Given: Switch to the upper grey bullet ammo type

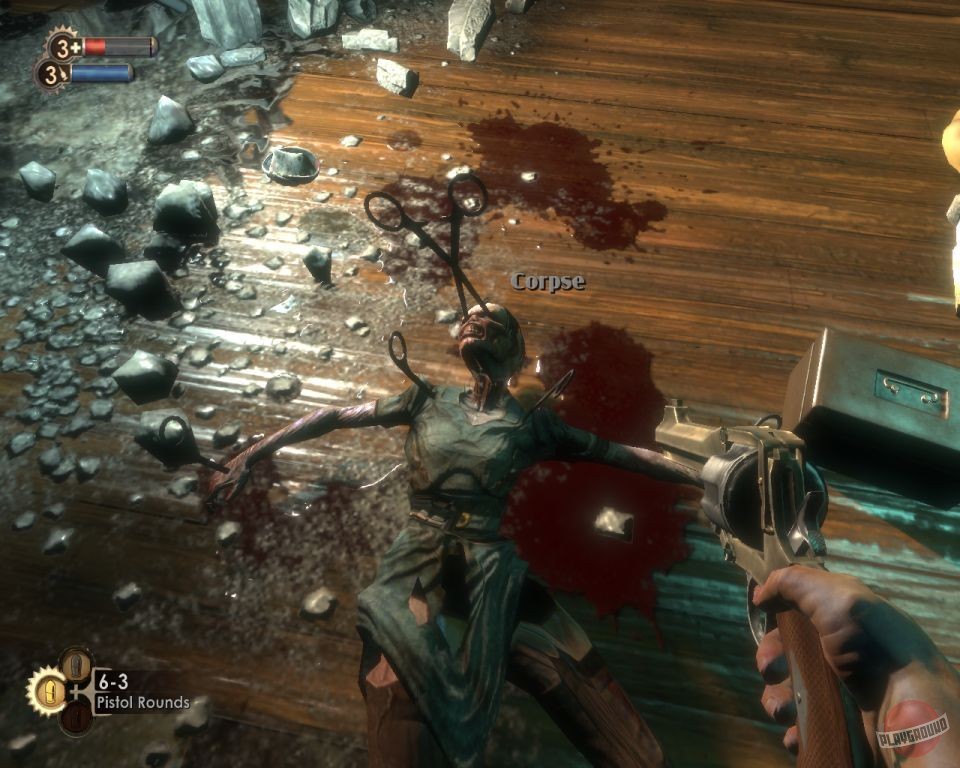Looking at the screenshot, I should click(76, 665).
